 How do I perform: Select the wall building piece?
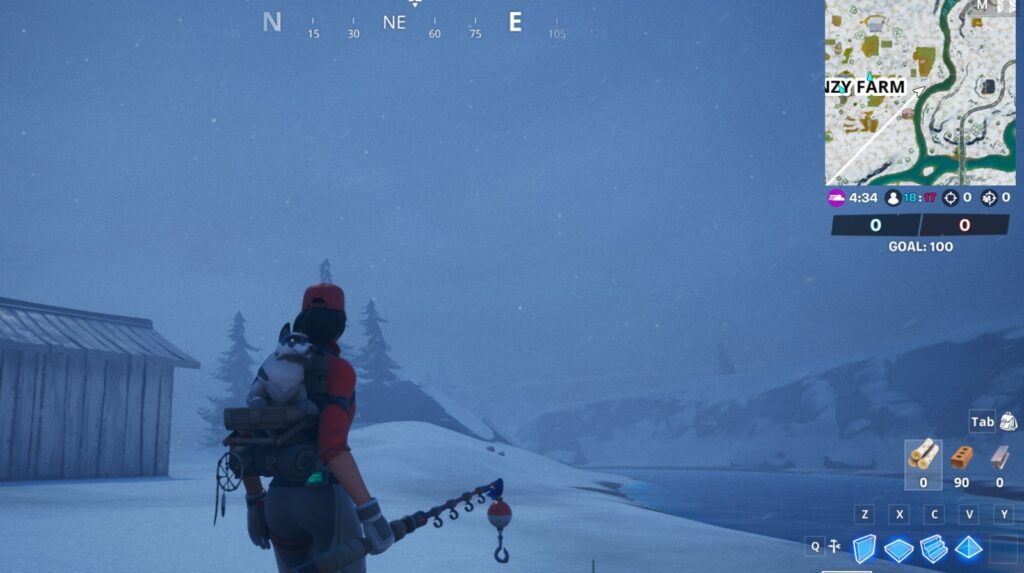pyautogui.click(x=863, y=548)
